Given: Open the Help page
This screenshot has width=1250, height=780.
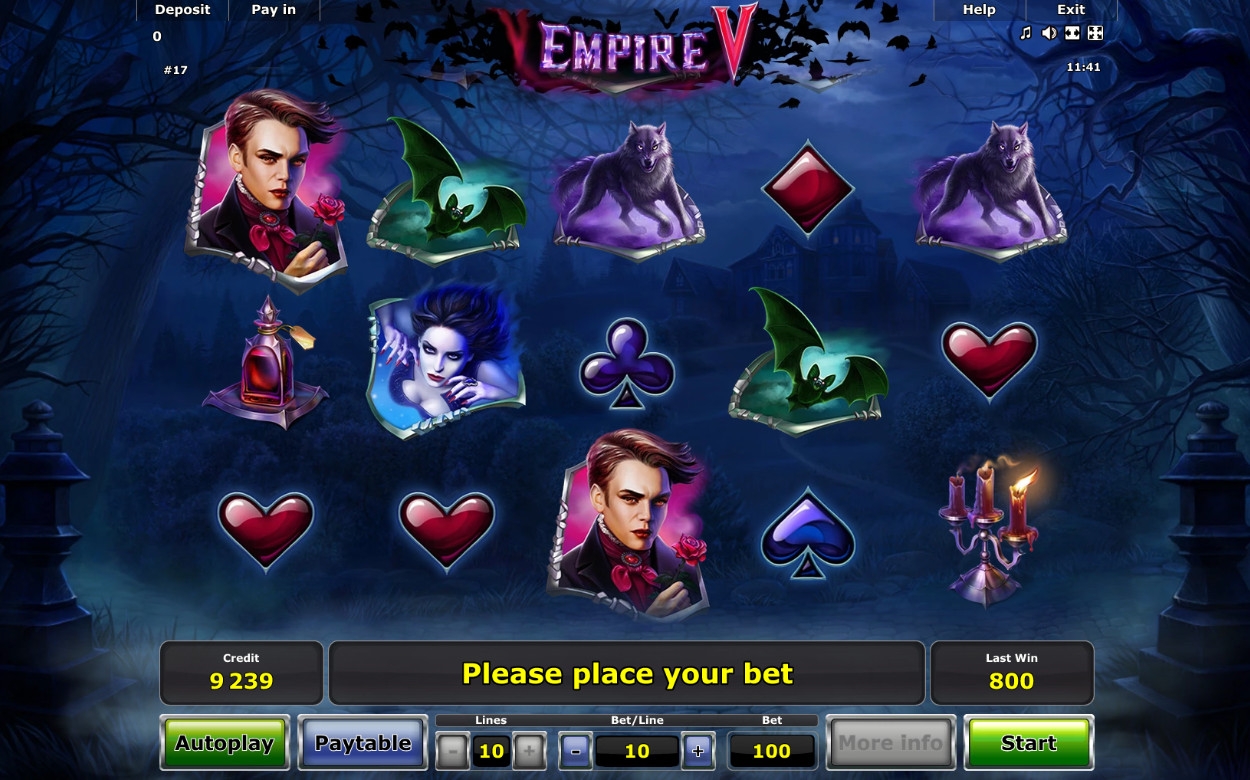Looking at the screenshot, I should pyautogui.click(x=979, y=10).
